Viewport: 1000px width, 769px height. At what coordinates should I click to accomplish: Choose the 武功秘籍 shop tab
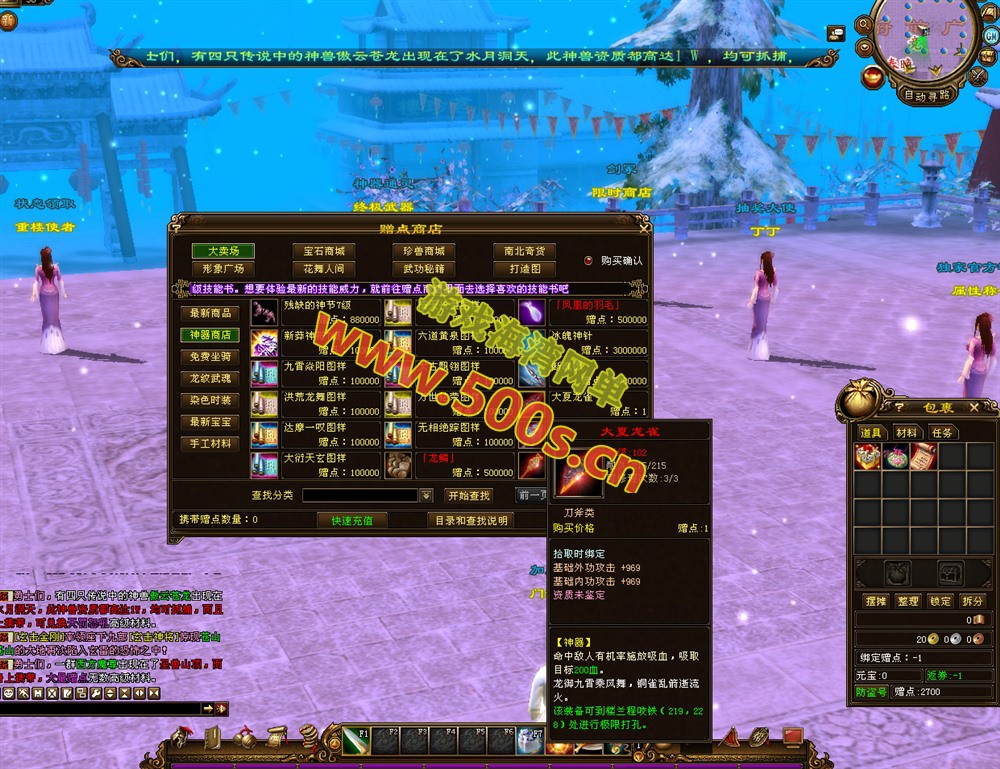pyautogui.click(x=423, y=269)
